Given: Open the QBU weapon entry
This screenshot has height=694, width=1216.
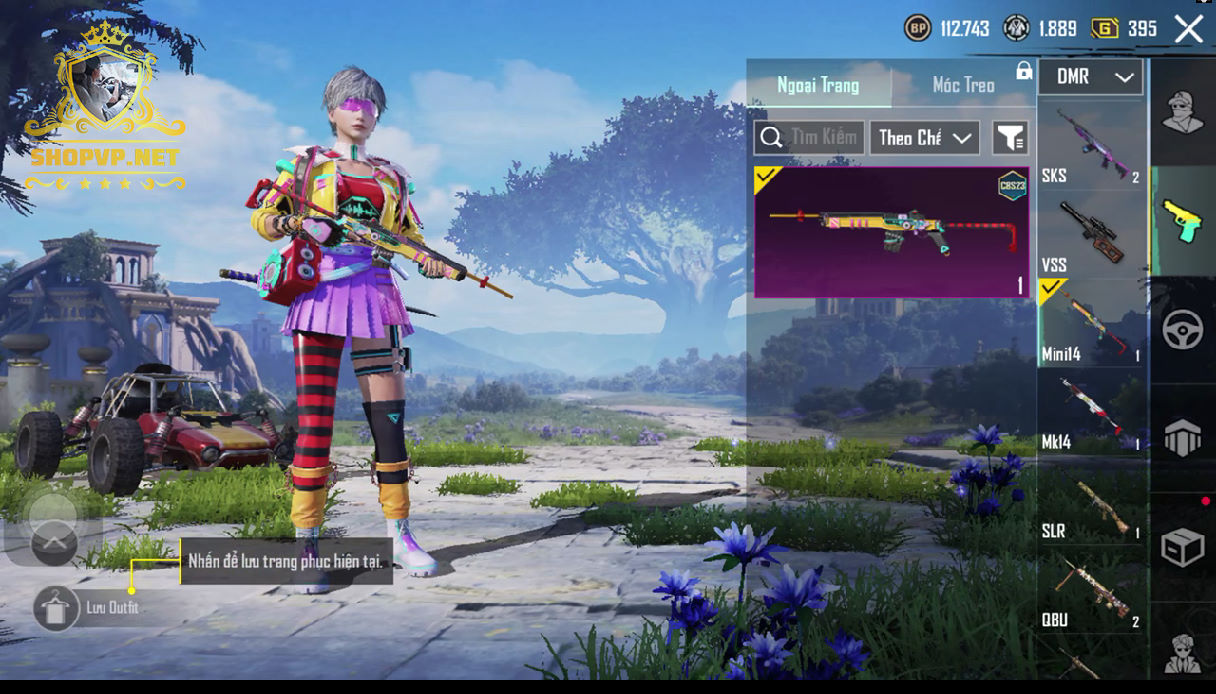Looking at the screenshot, I should coord(1091,592).
